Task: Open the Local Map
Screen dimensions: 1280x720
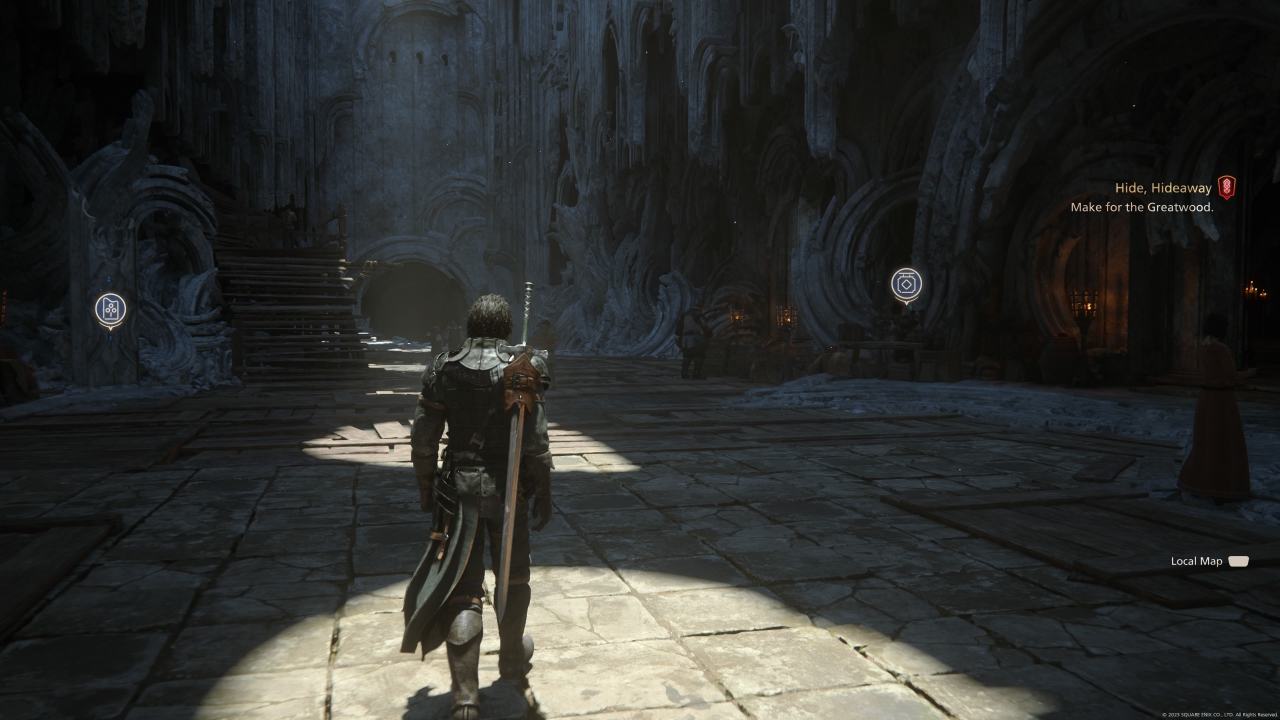Action: pos(1210,561)
